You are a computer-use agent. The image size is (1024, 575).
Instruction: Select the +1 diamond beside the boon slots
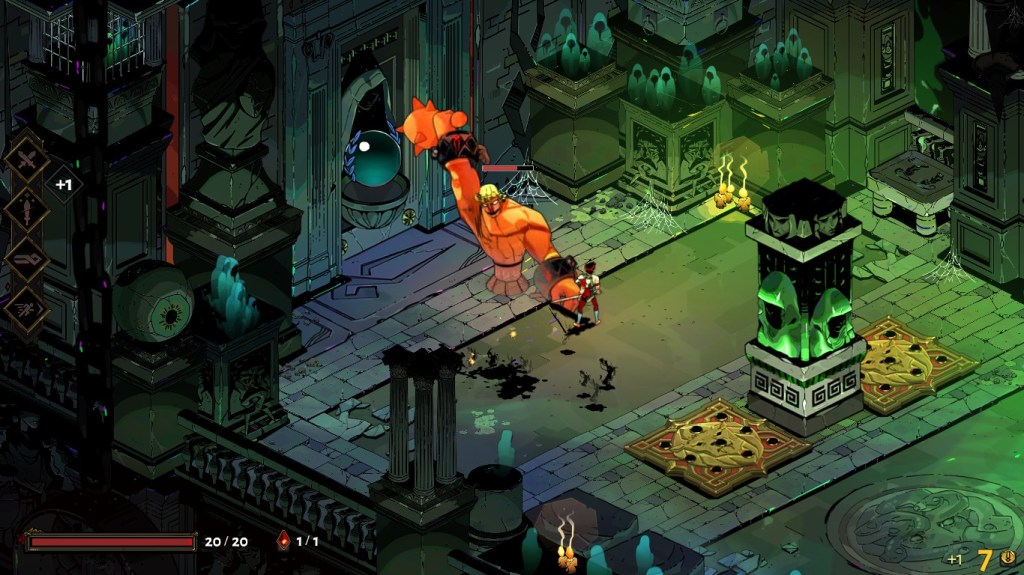tap(64, 185)
